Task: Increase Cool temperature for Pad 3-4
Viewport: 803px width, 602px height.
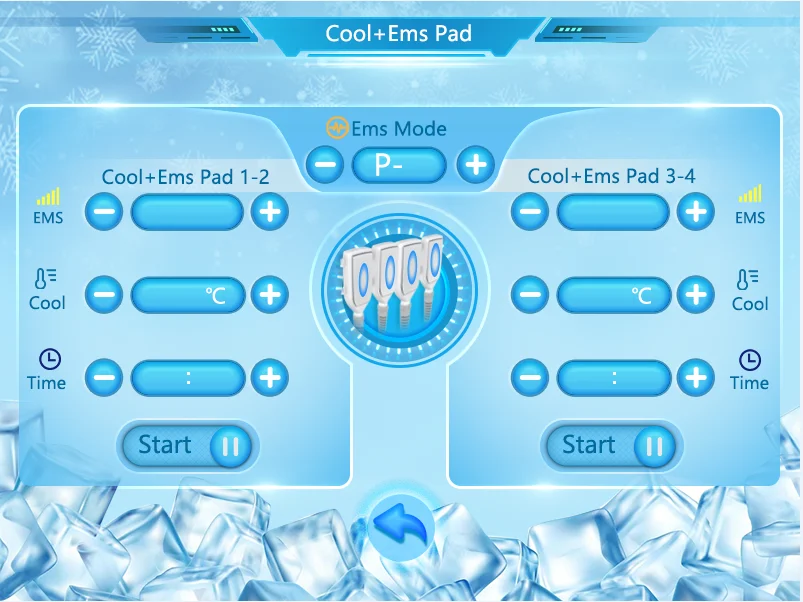Action: (695, 295)
